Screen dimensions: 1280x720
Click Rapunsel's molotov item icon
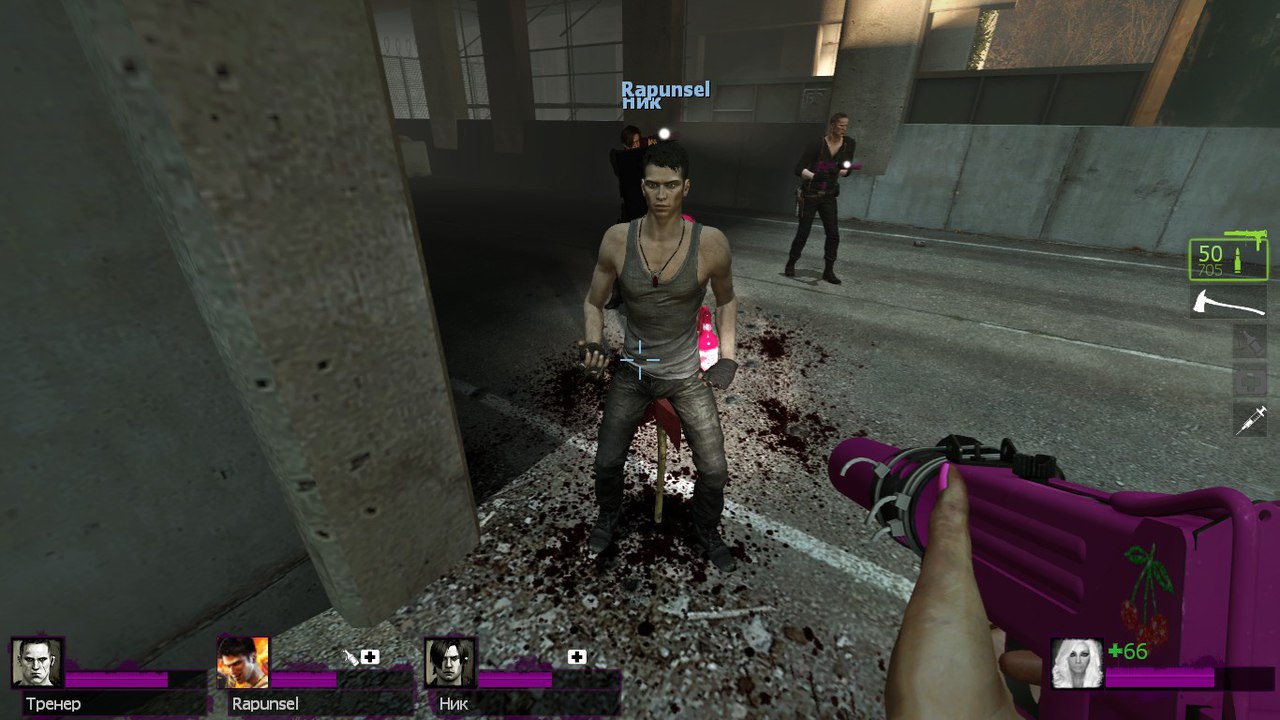pyautogui.click(x=349, y=657)
